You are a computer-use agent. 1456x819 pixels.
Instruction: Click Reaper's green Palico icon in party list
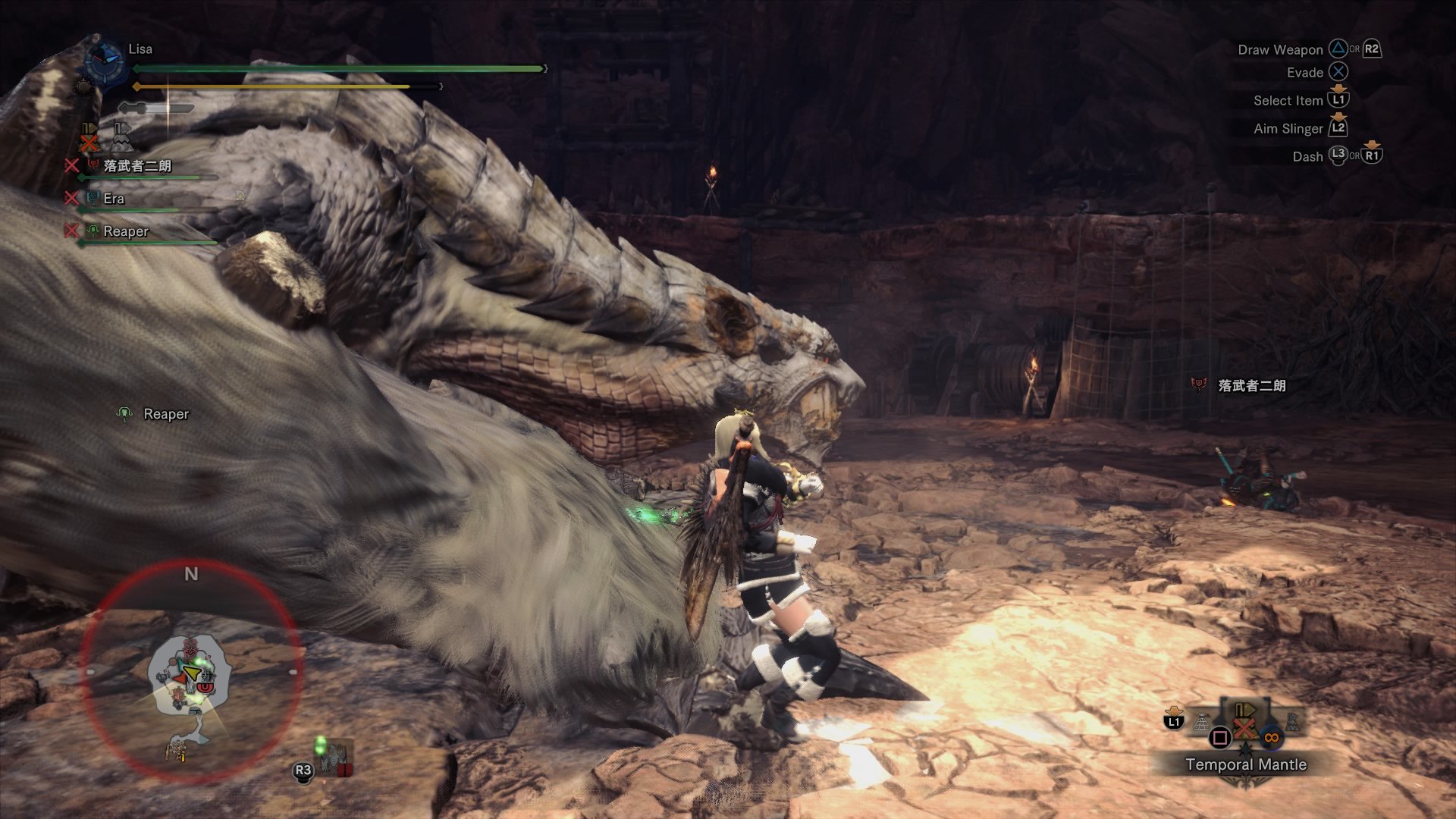(93, 231)
